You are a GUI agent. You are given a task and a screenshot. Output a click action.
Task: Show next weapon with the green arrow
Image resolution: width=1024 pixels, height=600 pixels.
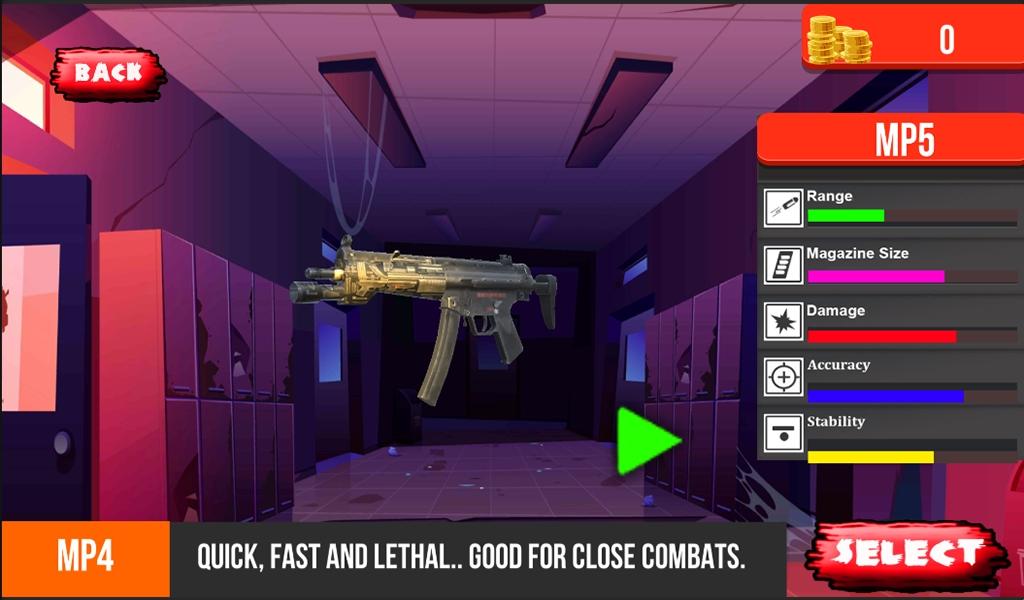[645, 441]
